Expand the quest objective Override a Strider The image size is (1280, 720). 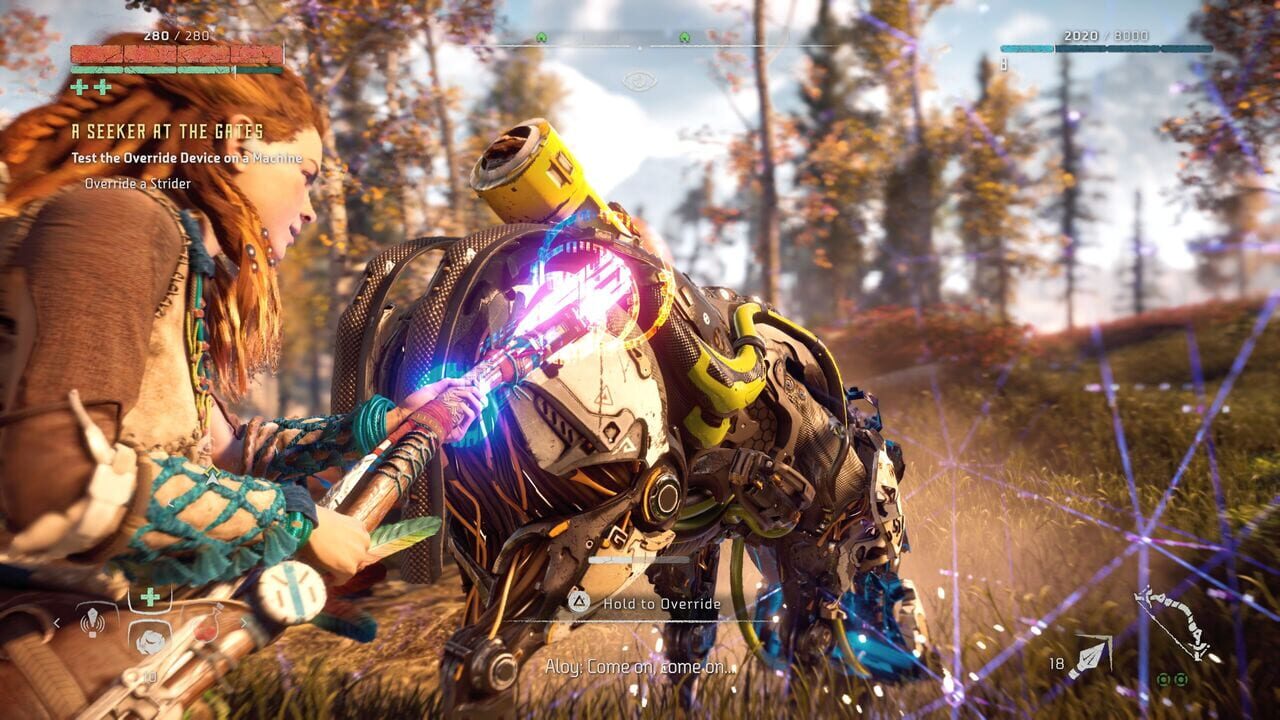coord(137,184)
